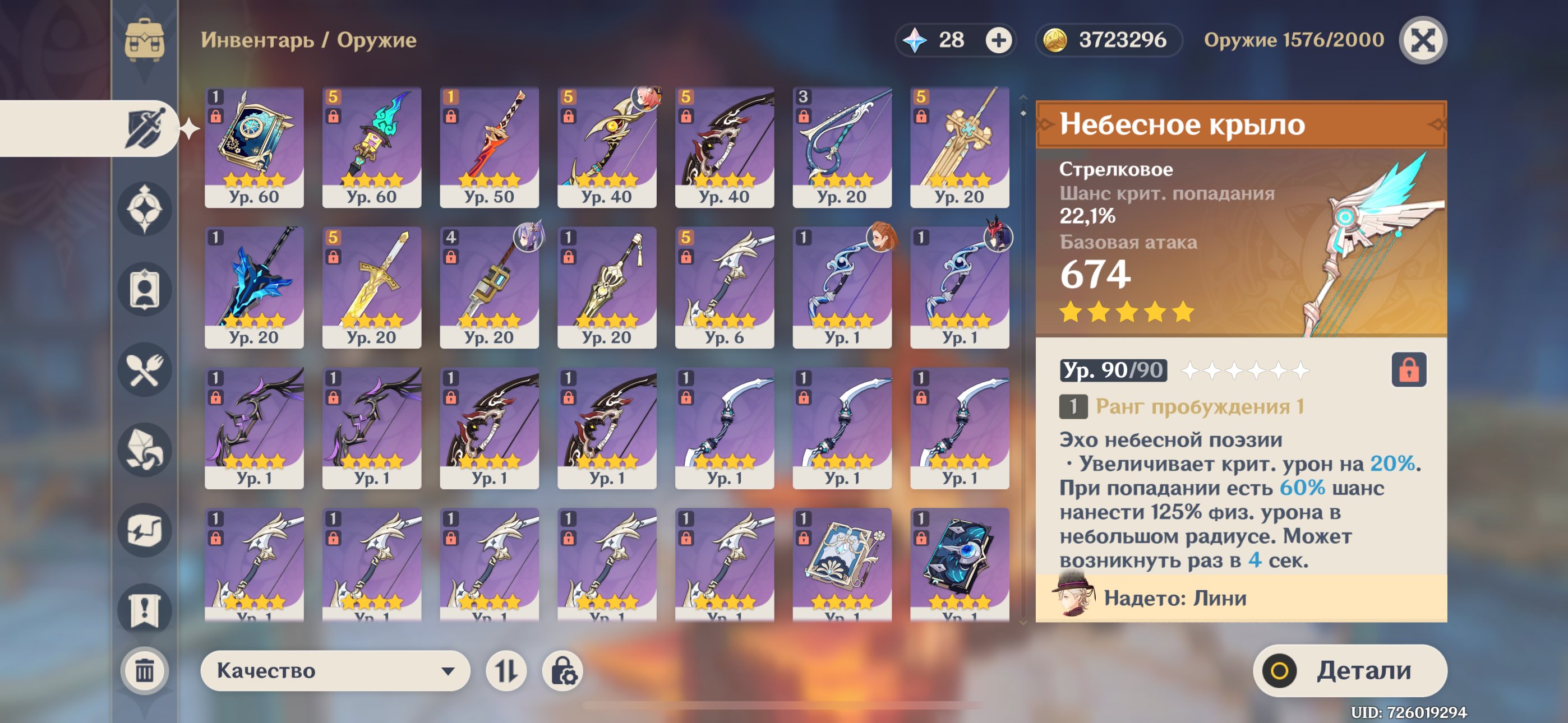Select the red sword at level 50
Screen dimensions: 1568x723
click(489, 147)
